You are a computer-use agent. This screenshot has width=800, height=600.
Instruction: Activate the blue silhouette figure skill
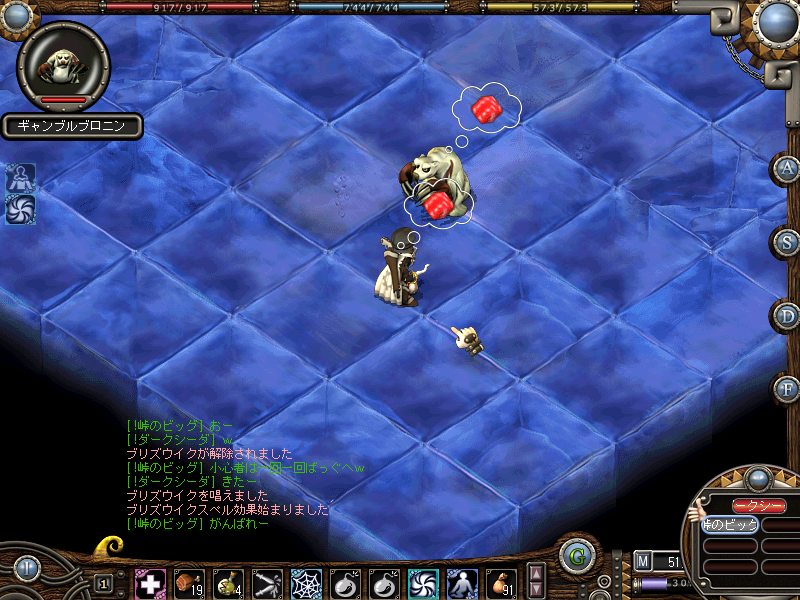coord(461,583)
